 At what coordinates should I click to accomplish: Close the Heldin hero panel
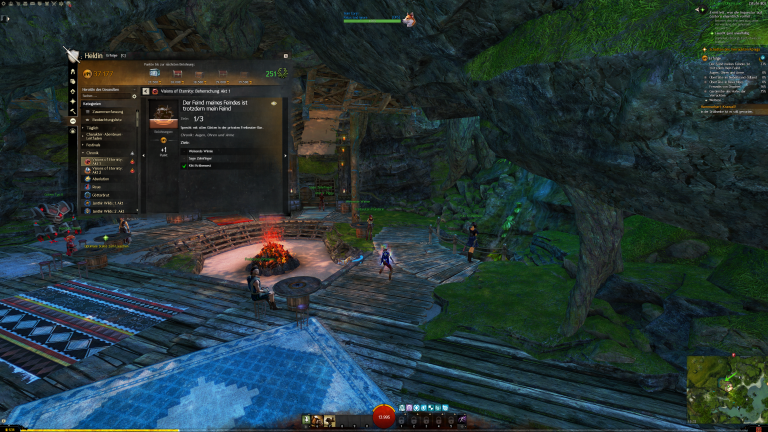click(x=285, y=56)
